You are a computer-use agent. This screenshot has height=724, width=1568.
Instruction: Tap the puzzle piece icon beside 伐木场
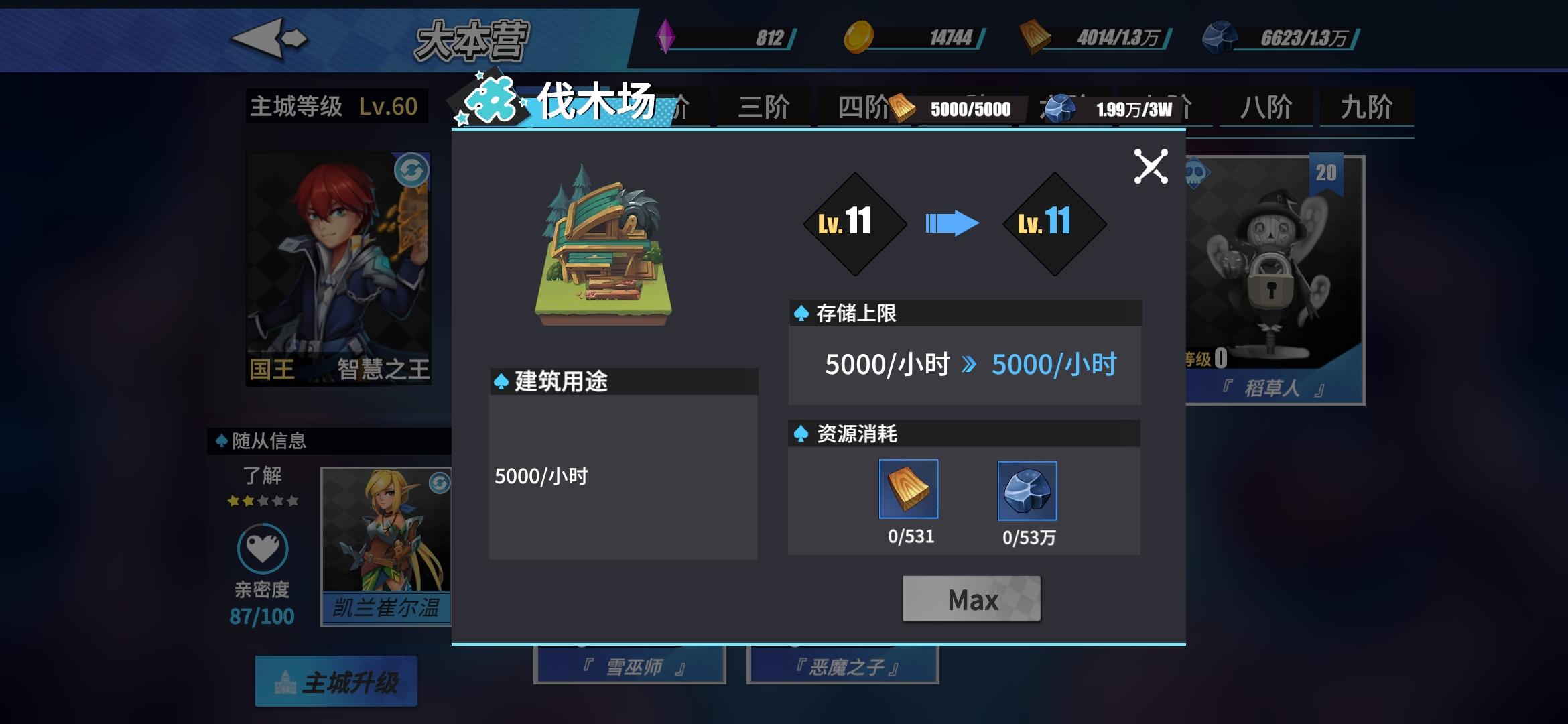click(x=491, y=99)
